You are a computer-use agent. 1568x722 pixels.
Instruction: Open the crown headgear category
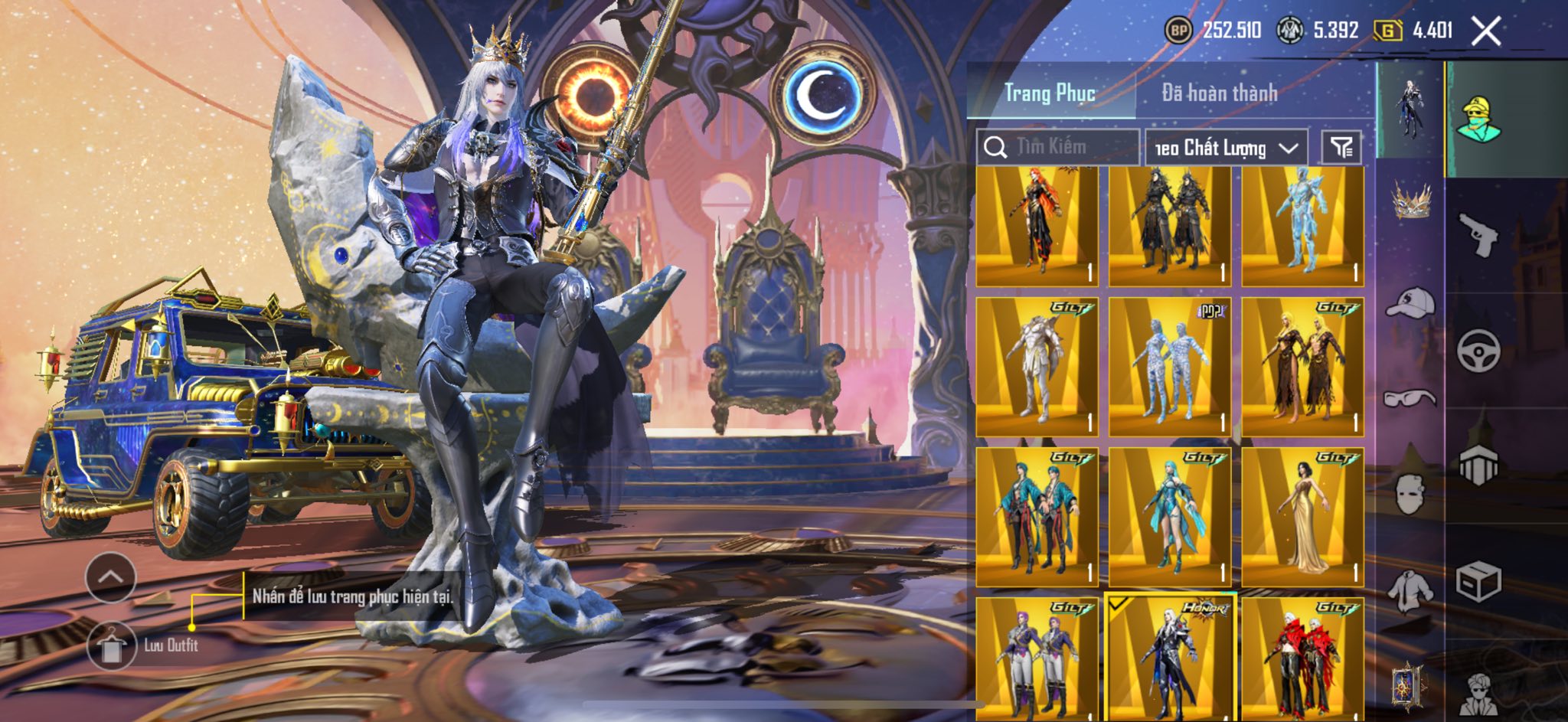[1410, 201]
